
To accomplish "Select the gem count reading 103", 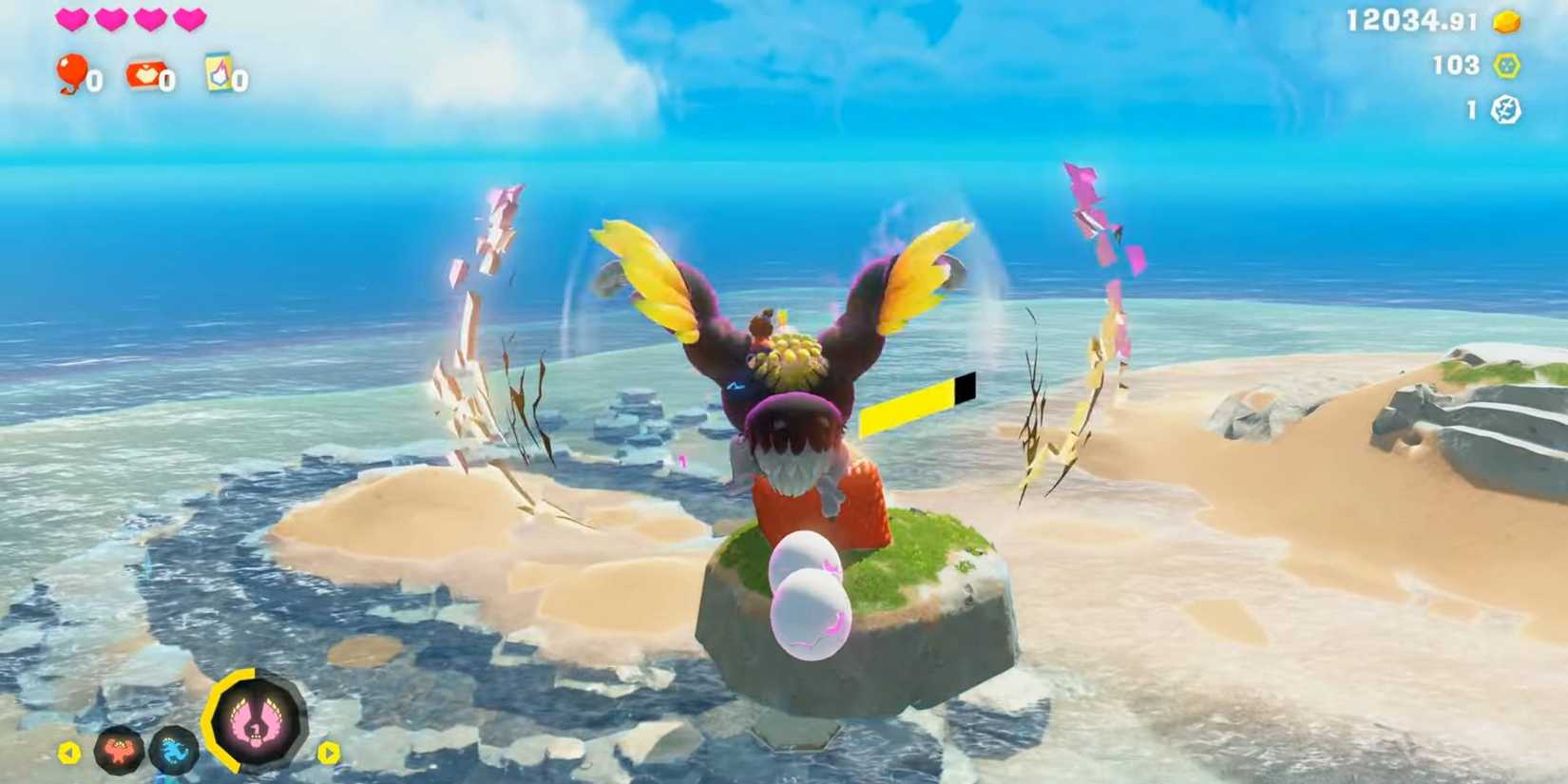I will [x=1457, y=66].
